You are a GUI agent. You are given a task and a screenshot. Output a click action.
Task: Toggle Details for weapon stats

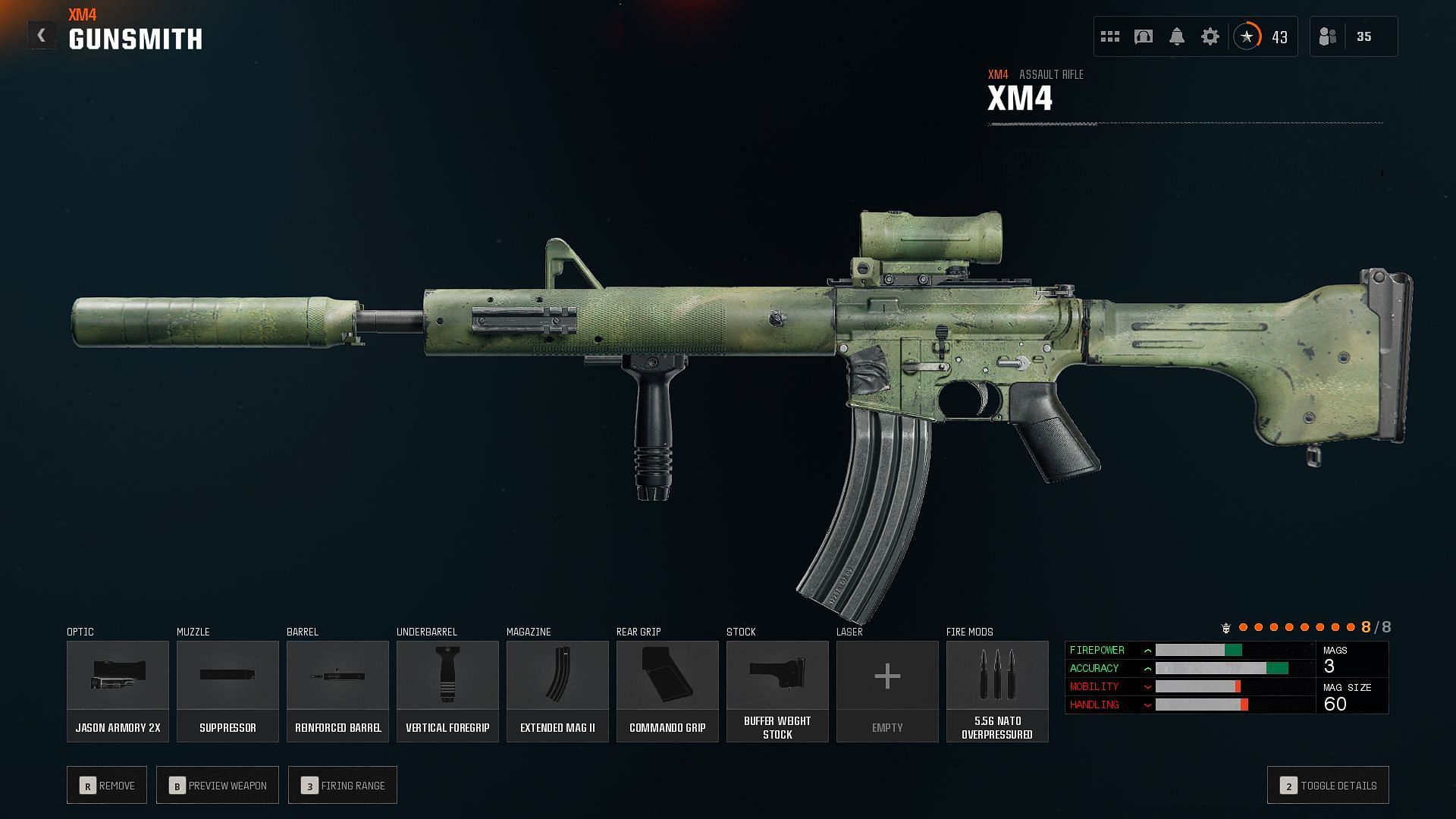tap(1328, 785)
